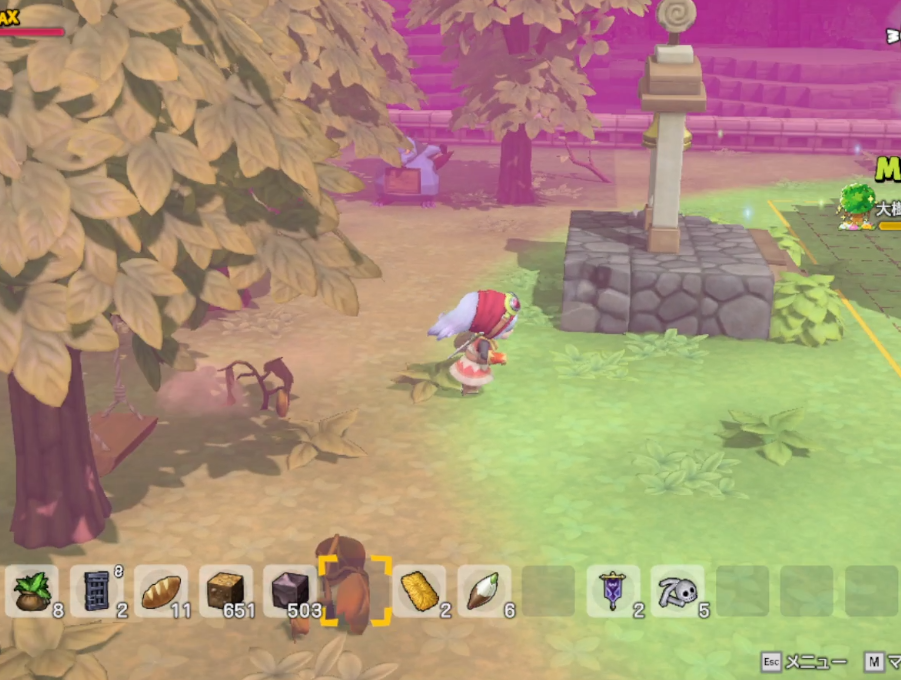The image size is (901, 680).
Task: Select the leafy seed sack slot
Action: [x=33, y=591]
